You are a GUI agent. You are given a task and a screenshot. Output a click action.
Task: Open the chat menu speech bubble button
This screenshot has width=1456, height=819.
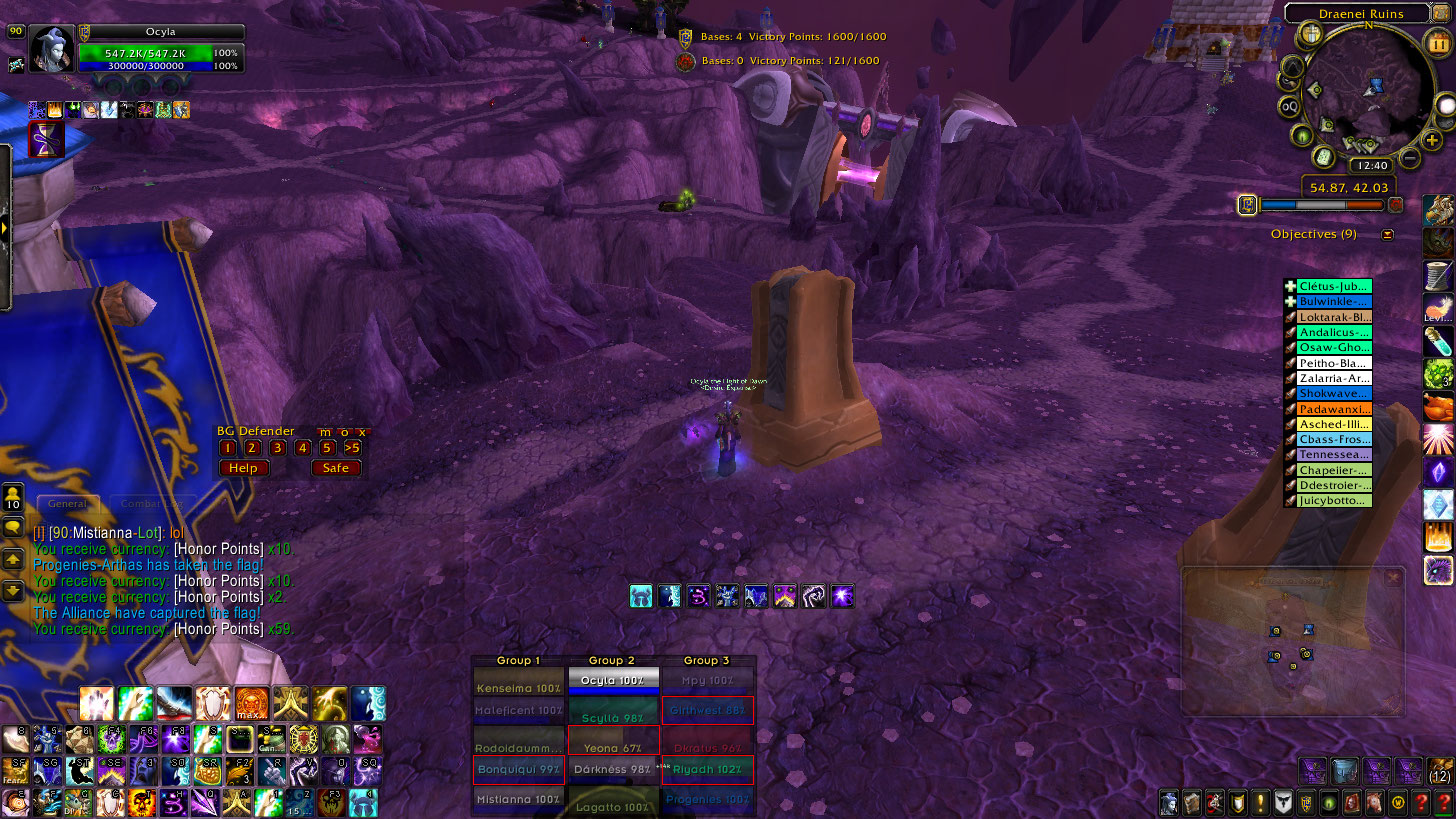[14, 527]
